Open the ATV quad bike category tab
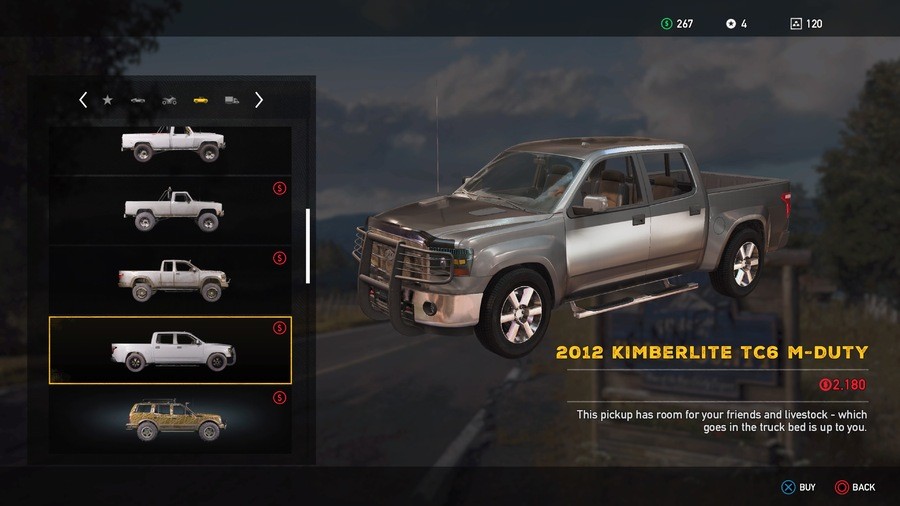Image resolution: width=900 pixels, height=506 pixels. point(169,100)
